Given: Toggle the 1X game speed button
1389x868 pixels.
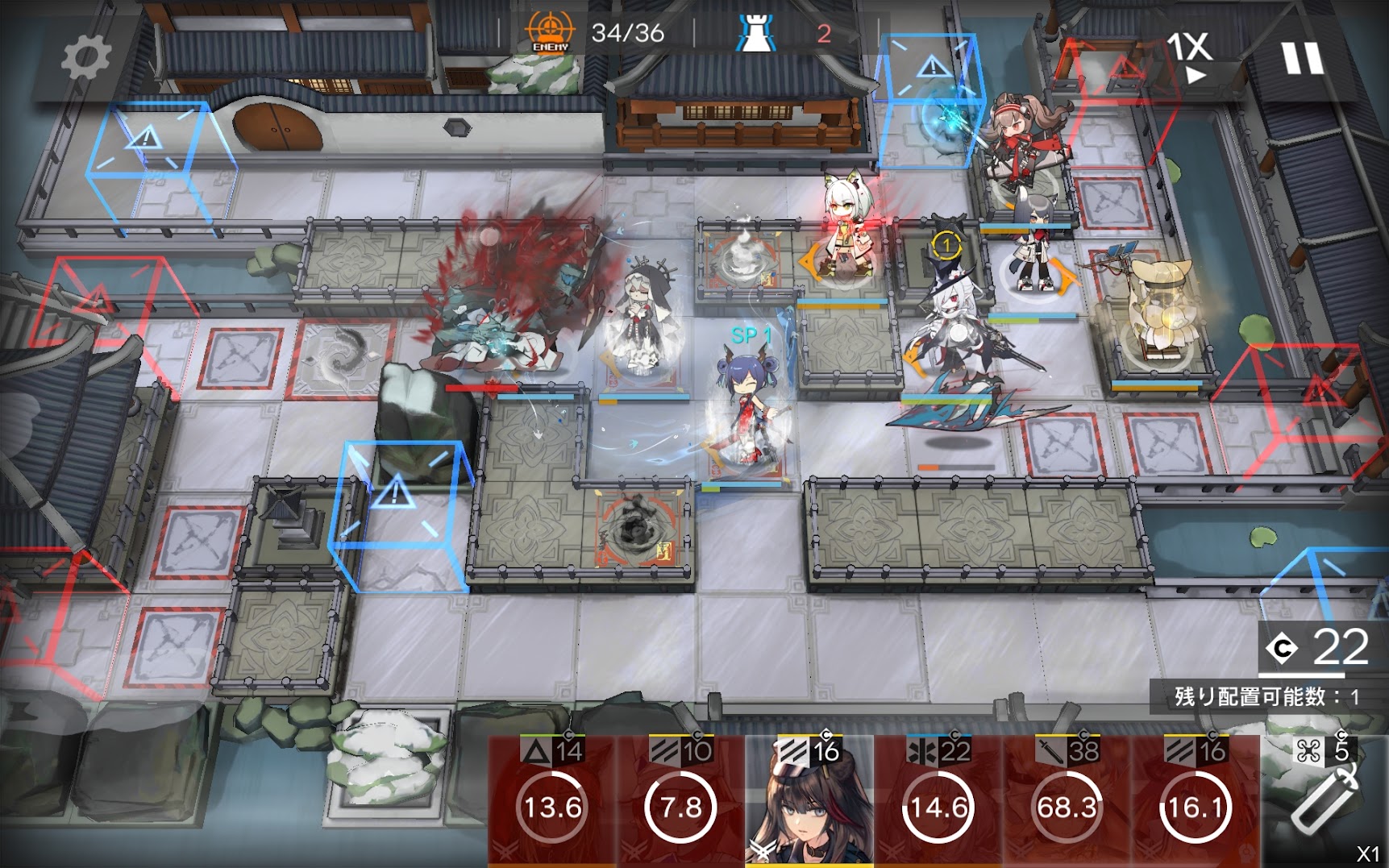Looking at the screenshot, I should click(x=1190, y=56).
